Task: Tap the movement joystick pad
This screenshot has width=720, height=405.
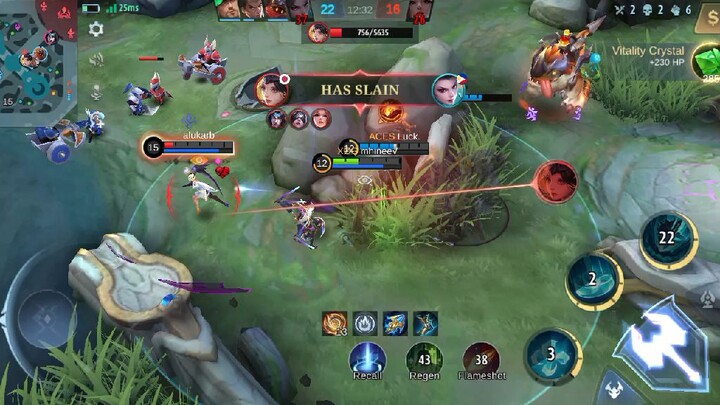Action: (47, 319)
